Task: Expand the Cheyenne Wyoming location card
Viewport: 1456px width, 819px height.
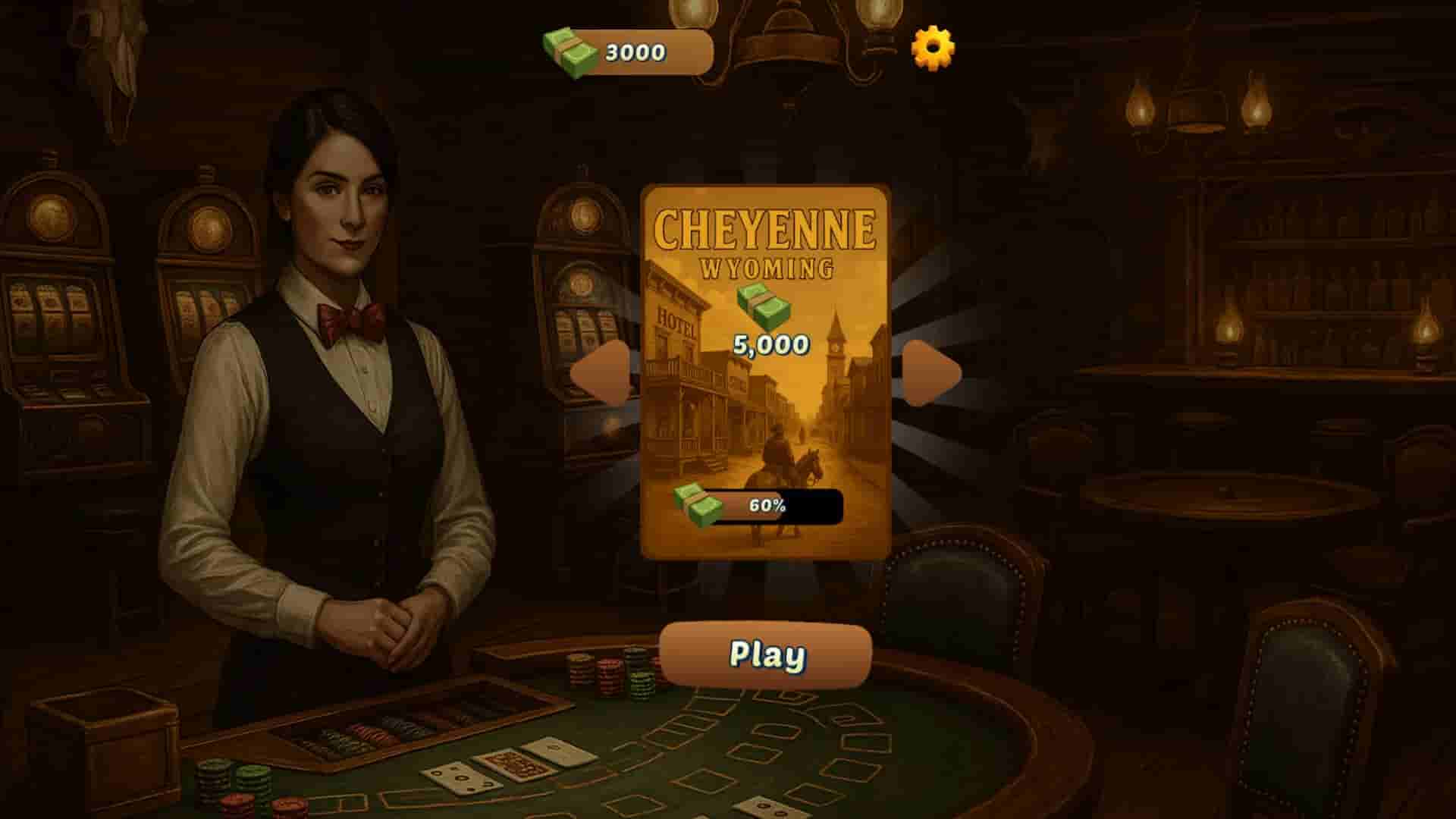Action: click(768, 372)
